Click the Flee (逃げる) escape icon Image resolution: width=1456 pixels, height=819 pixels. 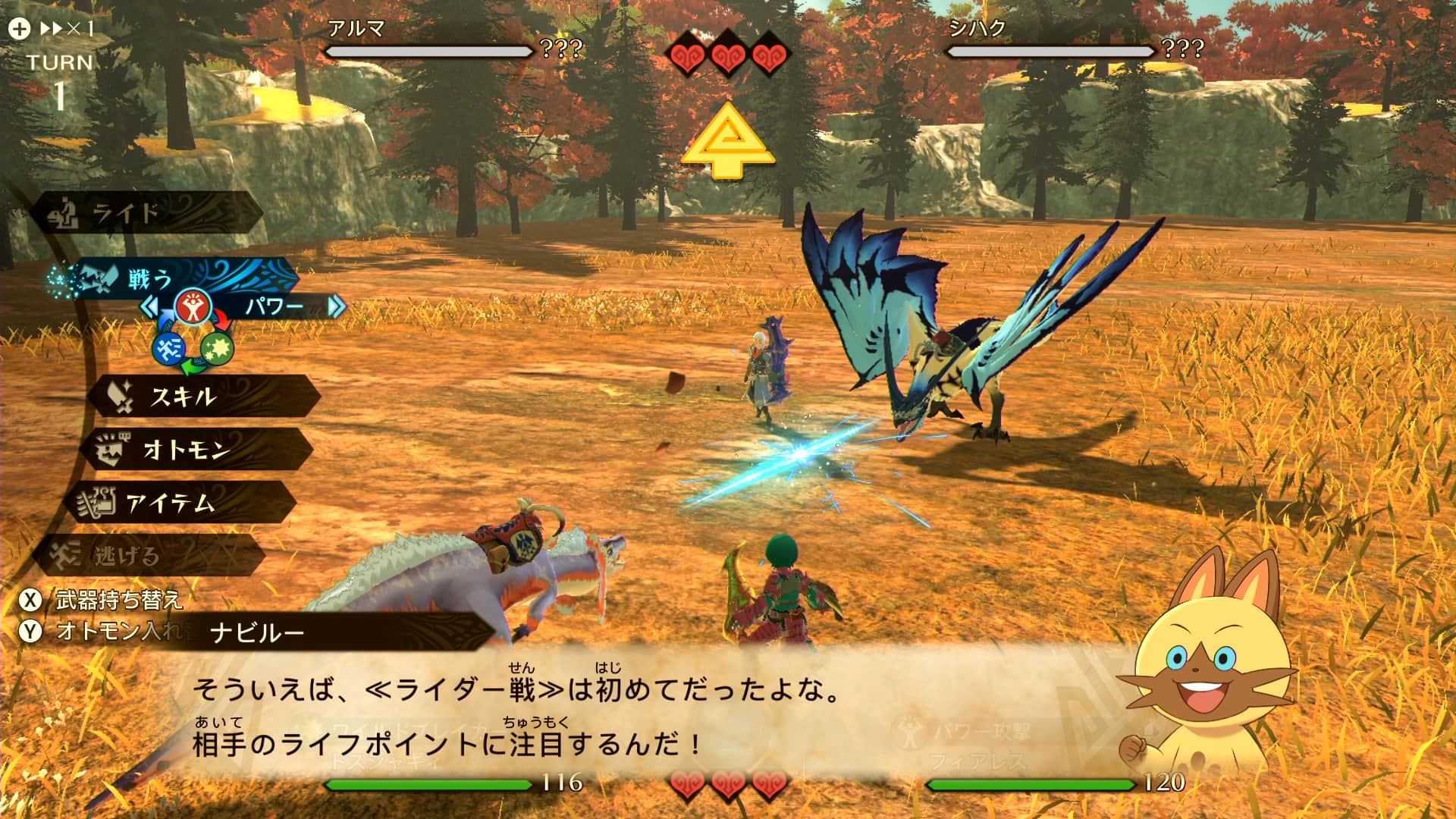64,554
